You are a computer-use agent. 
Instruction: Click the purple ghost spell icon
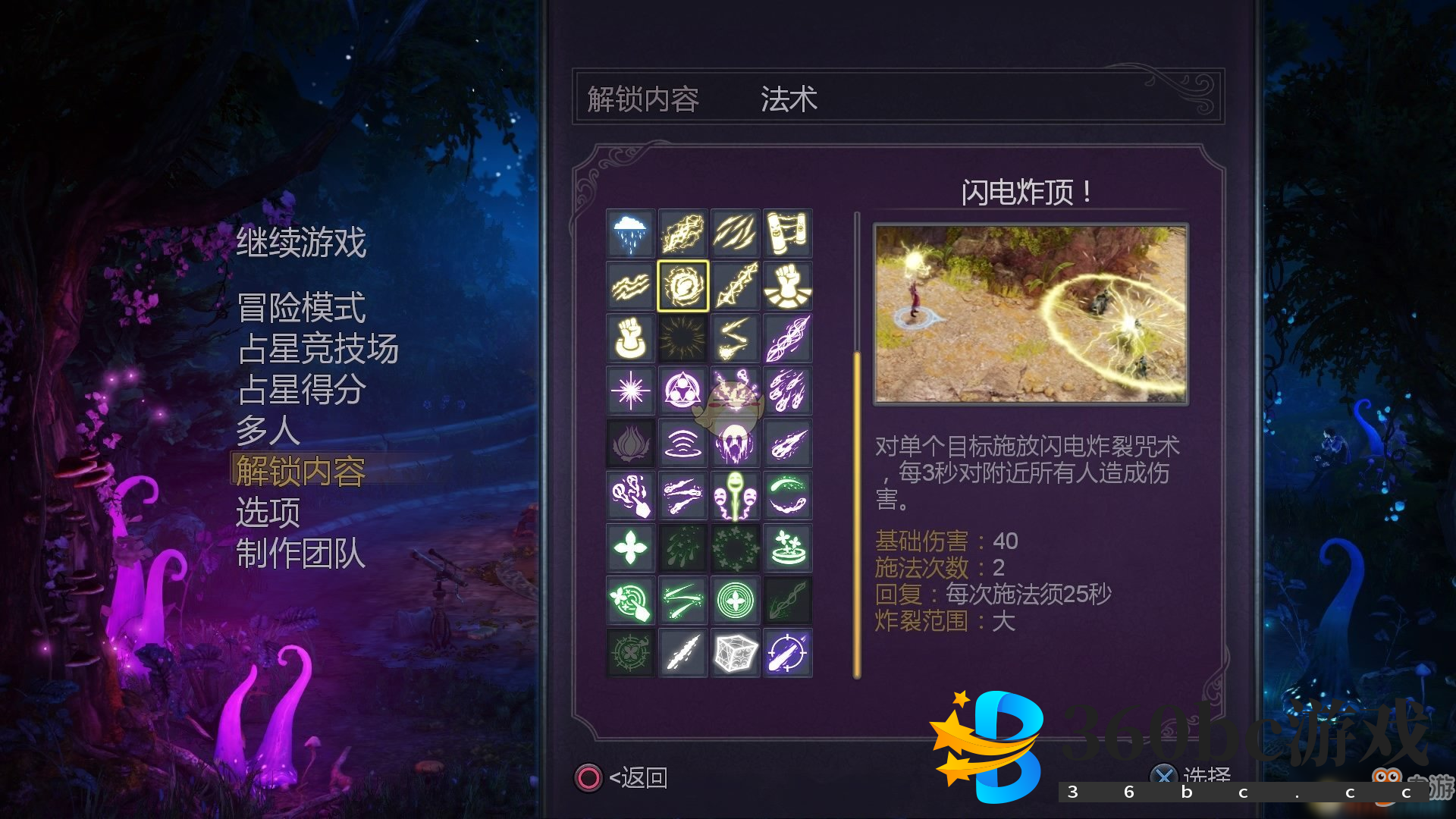735,443
